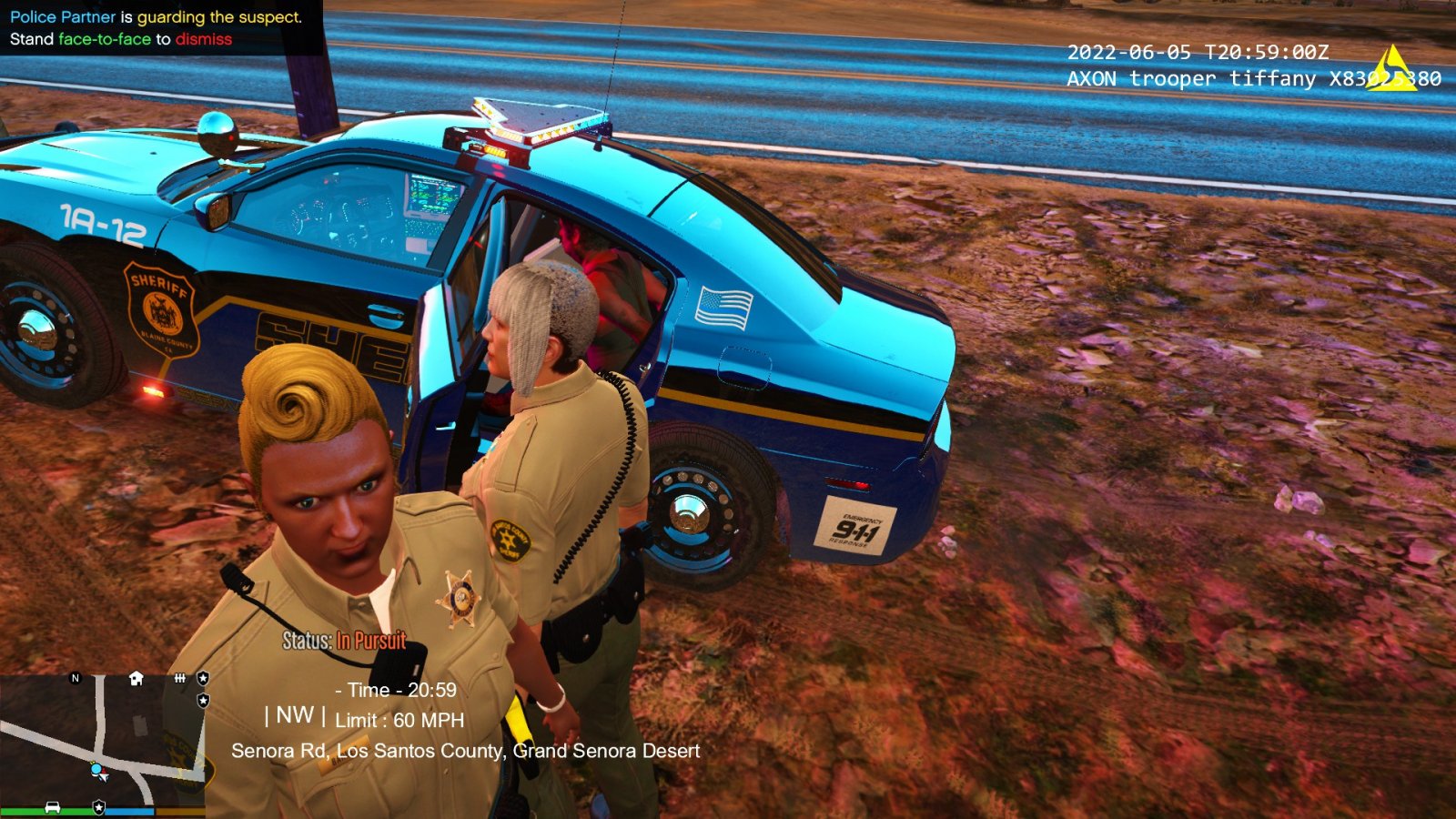Select the house blip on the minimap
1456x819 pixels.
pyautogui.click(x=136, y=678)
